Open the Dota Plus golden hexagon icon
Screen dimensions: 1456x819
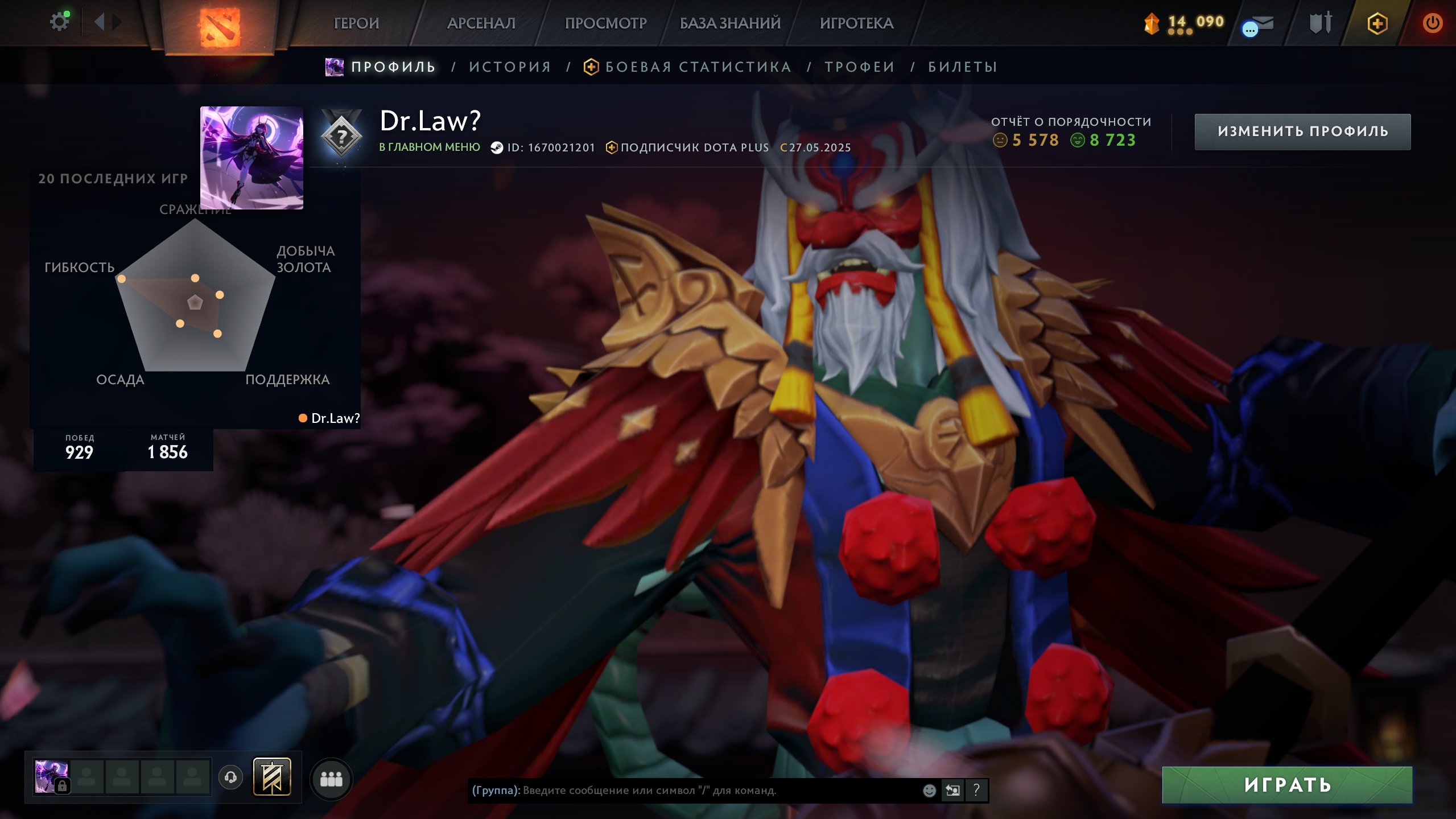1379,23
